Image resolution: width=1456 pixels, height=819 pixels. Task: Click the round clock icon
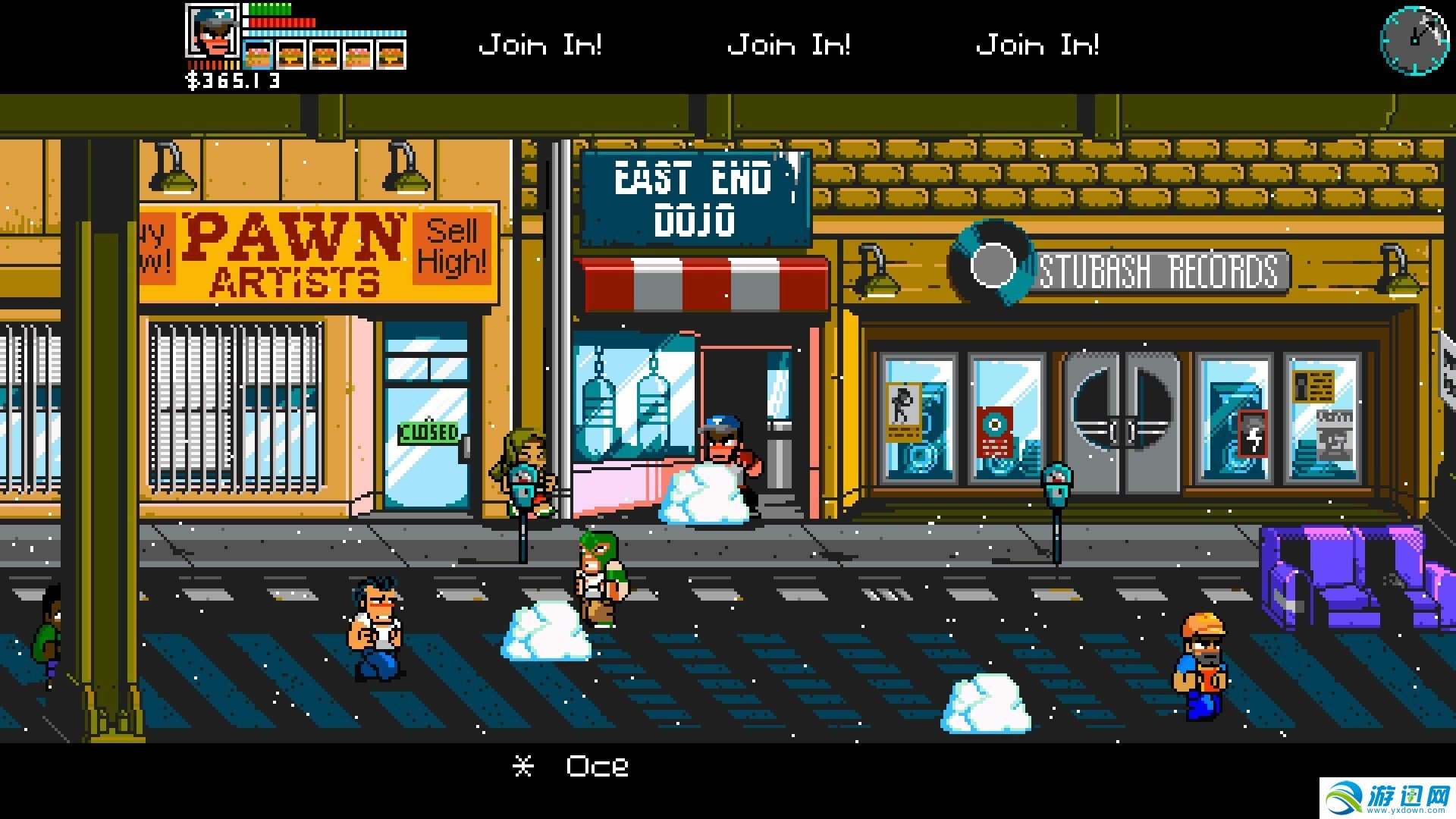(1414, 39)
